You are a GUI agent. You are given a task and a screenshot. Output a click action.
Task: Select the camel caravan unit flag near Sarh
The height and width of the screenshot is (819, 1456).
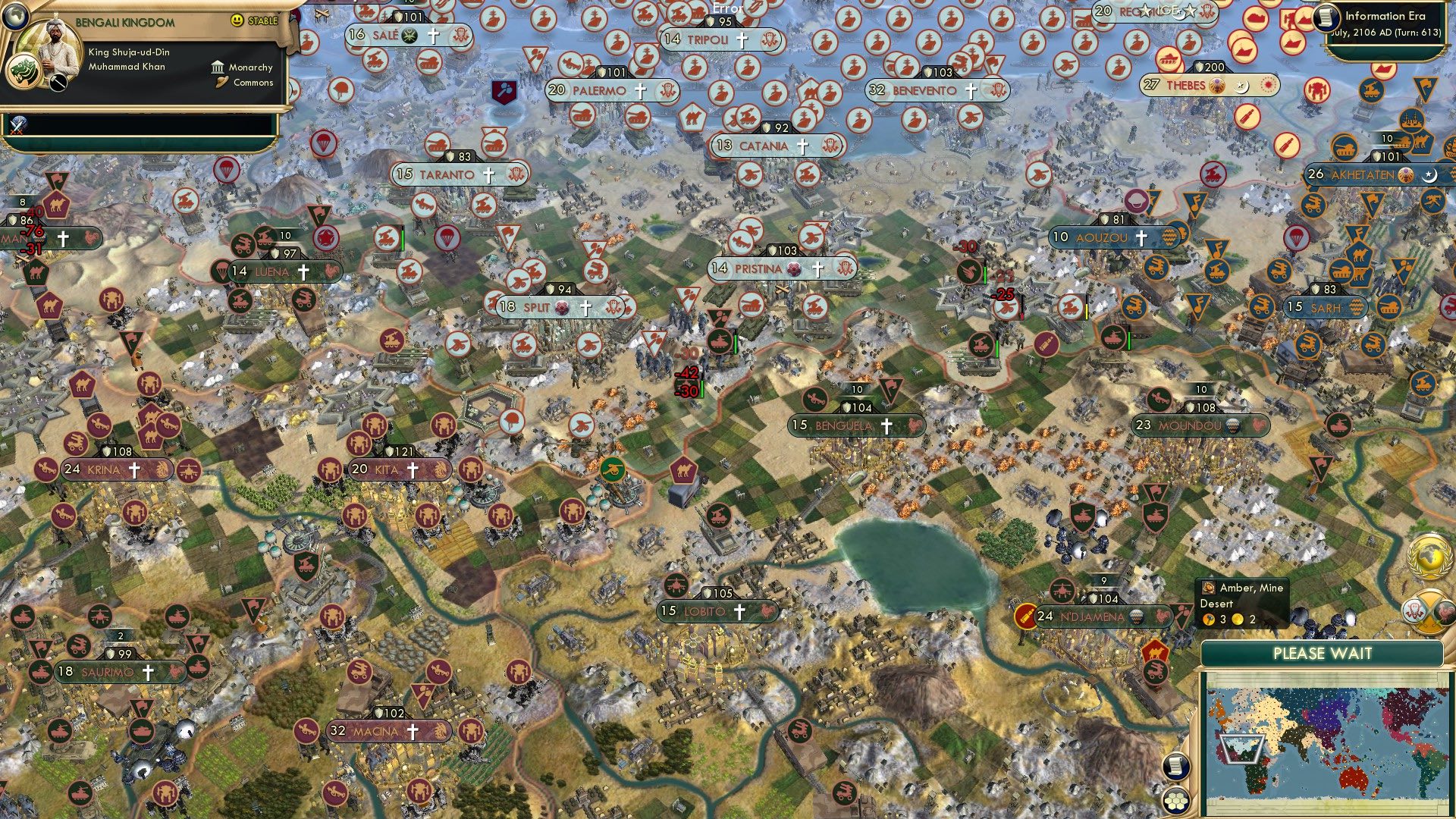pyautogui.click(x=1361, y=255)
